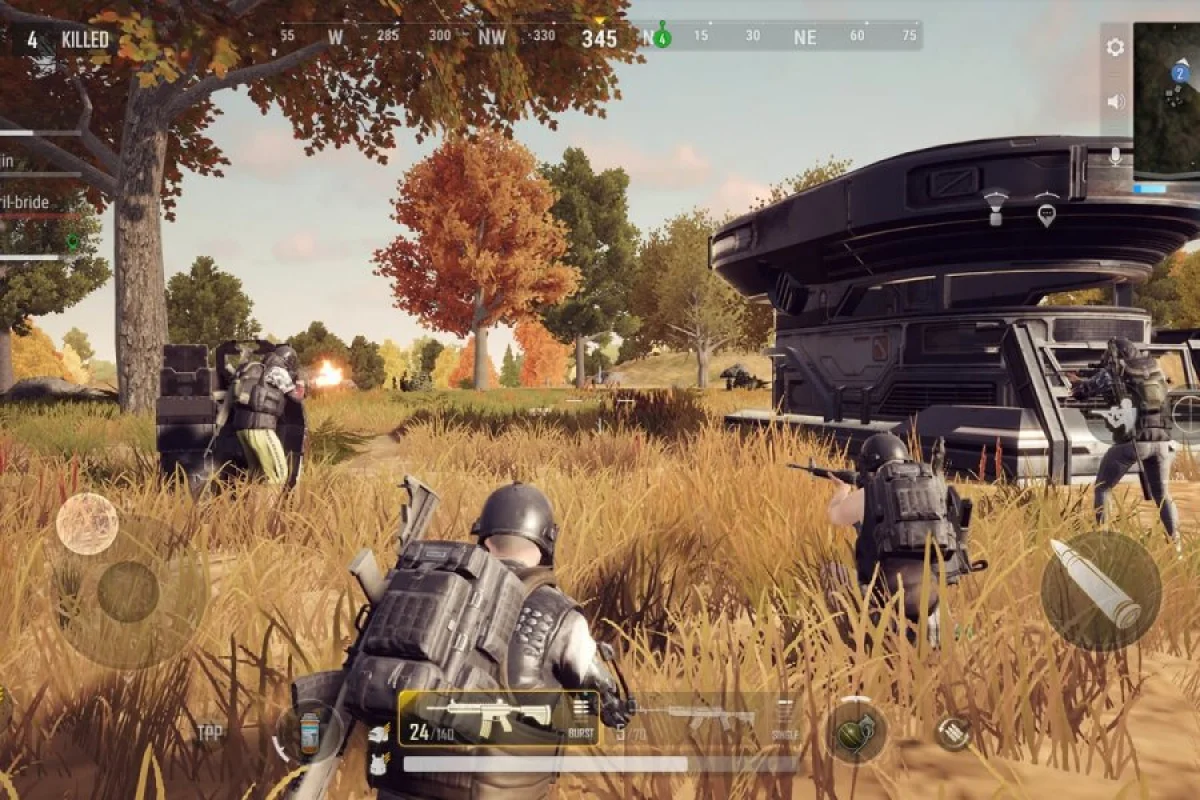Toggle the microphone voice chat icon

tap(1115, 156)
